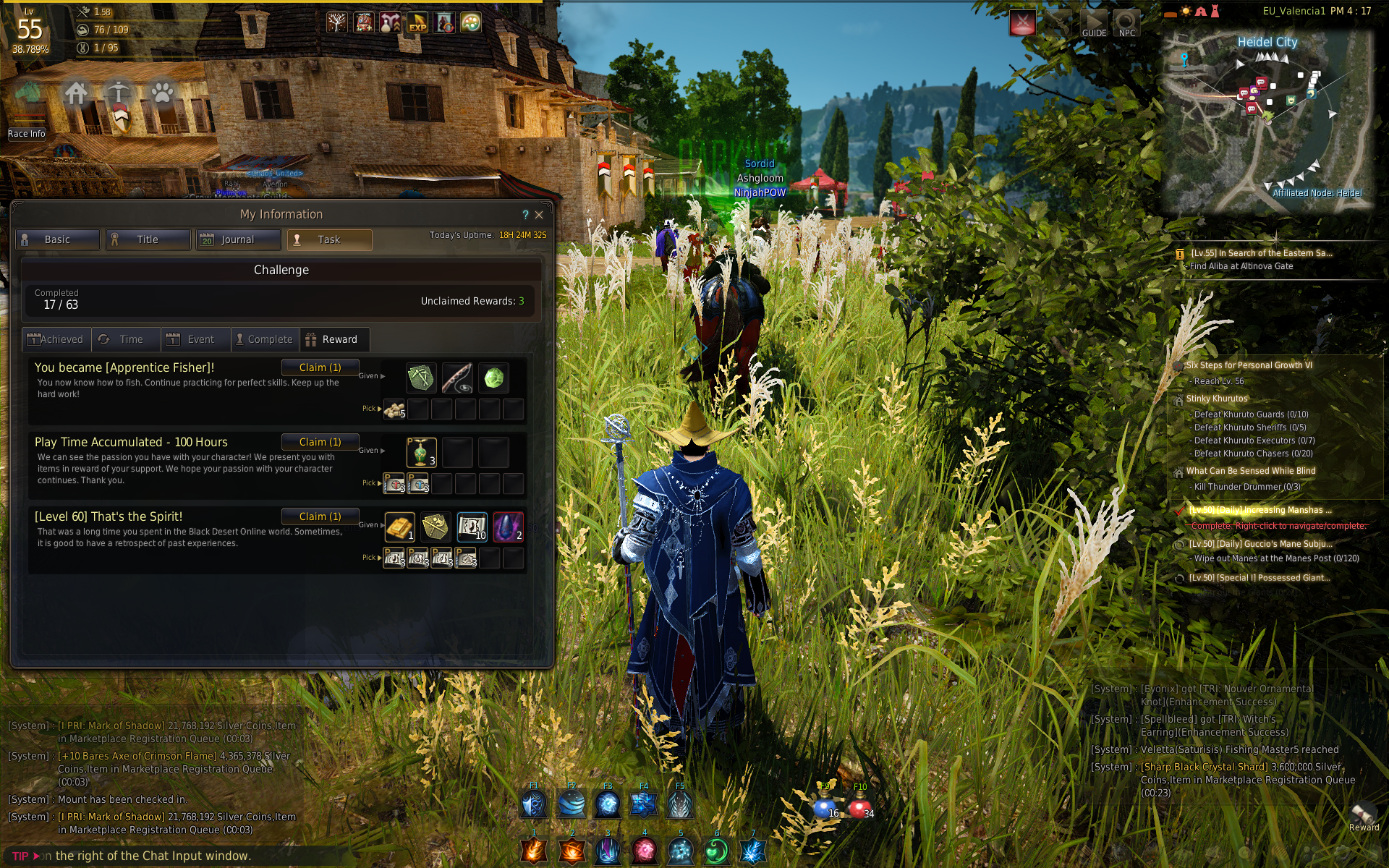Image resolution: width=1389 pixels, height=868 pixels.
Task: Select the Reward challenges tab
Action: [x=334, y=339]
